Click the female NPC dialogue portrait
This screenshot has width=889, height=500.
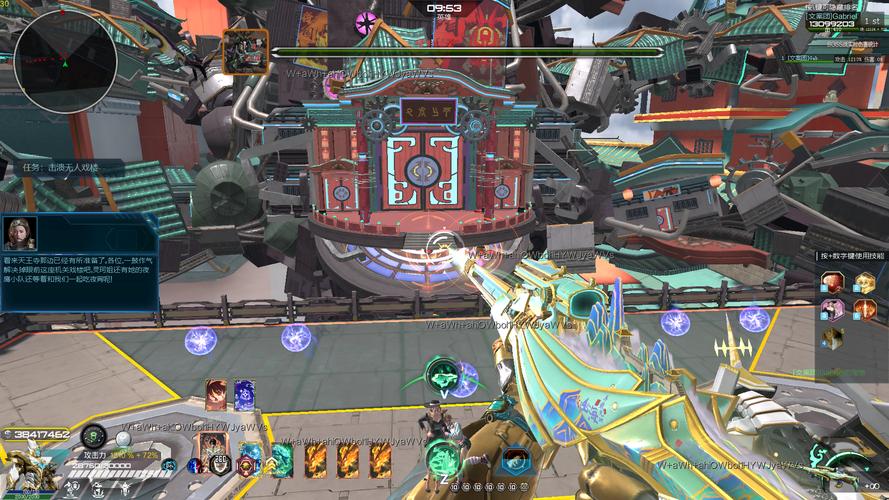coord(20,233)
